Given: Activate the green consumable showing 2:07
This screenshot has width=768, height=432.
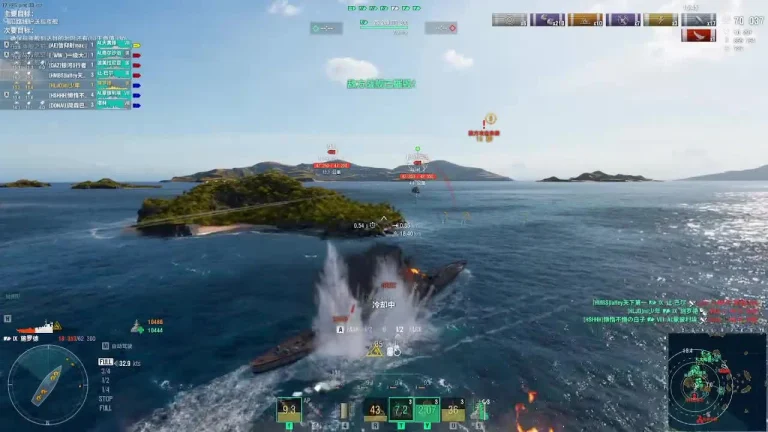Looking at the screenshot, I should click(x=427, y=409).
